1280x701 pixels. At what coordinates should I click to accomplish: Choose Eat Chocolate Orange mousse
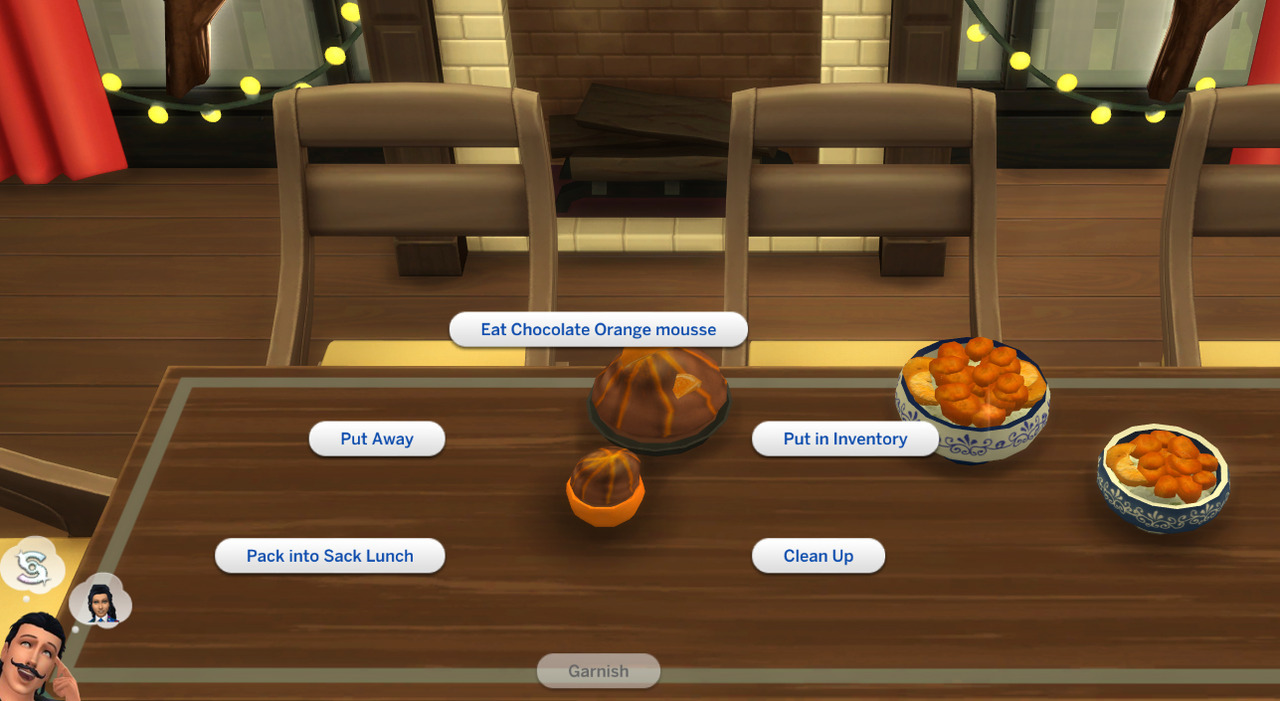click(x=598, y=330)
